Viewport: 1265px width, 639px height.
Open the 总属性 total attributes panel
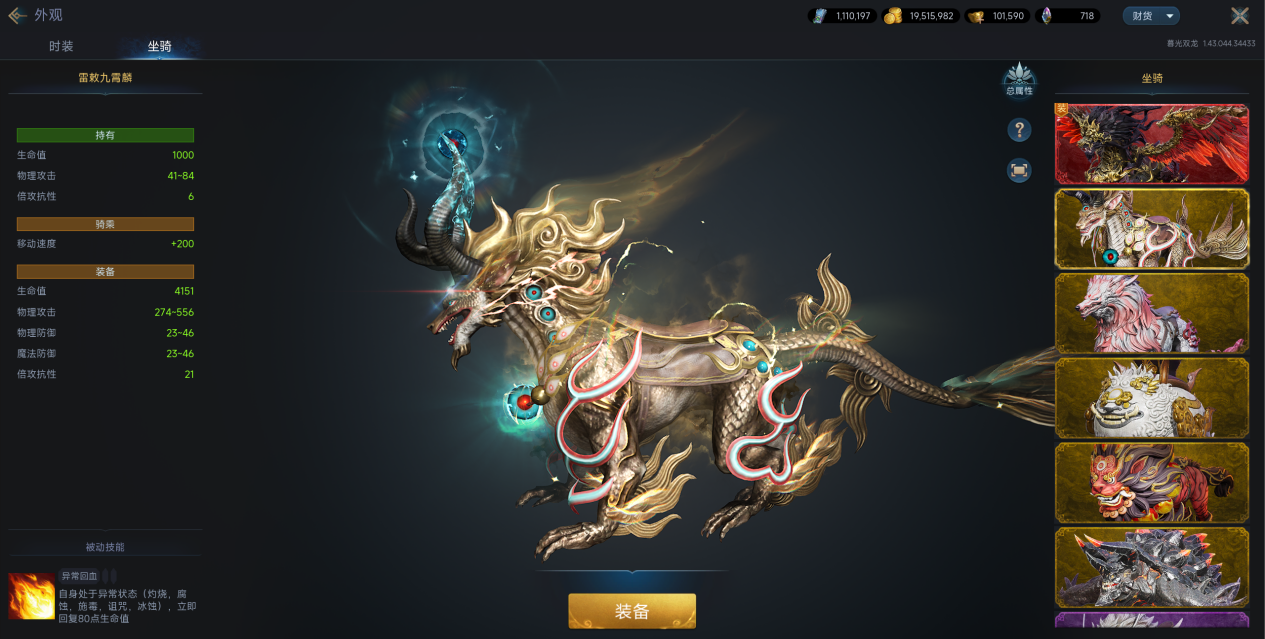tap(1019, 80)
